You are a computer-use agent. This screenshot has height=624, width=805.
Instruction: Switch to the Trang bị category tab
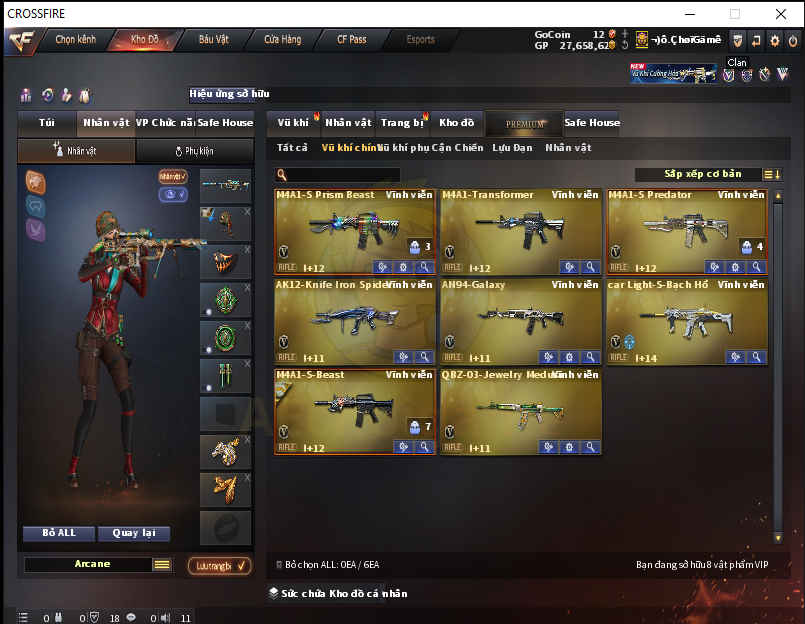(402, 123)
